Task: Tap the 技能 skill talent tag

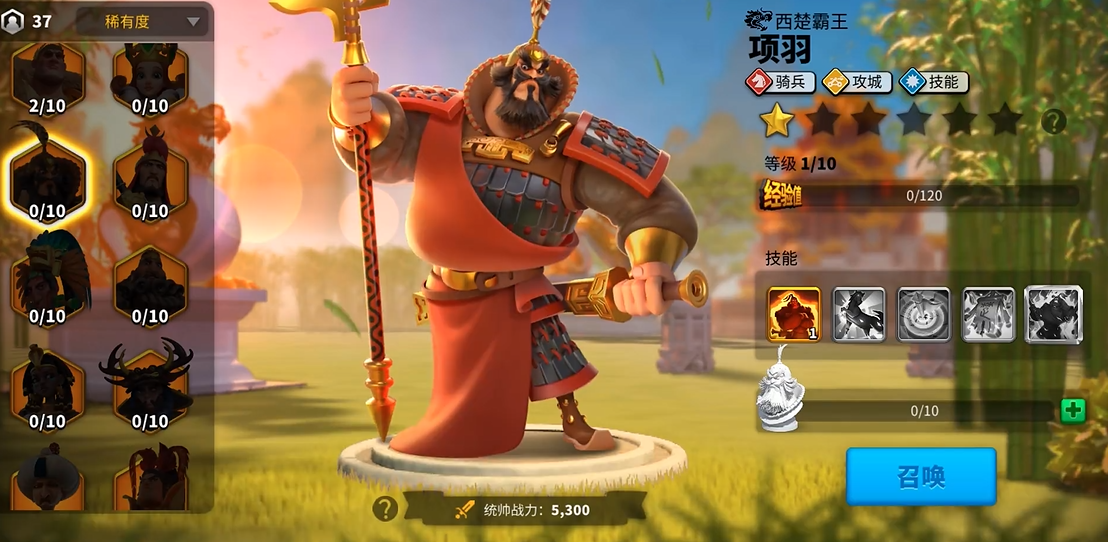Action: click(933, 82)
